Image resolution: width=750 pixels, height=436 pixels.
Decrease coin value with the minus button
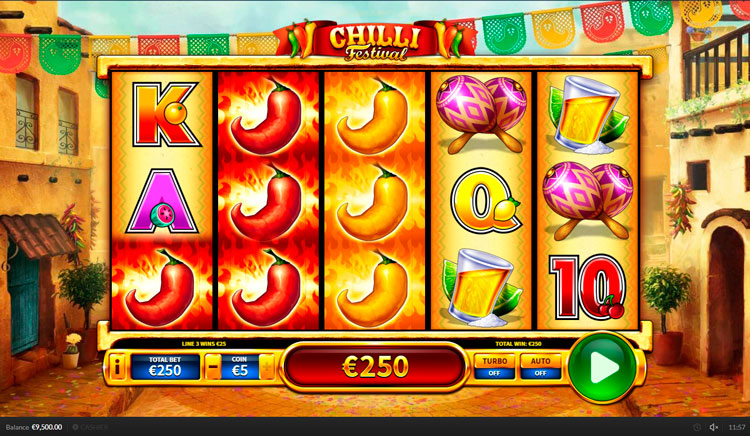(x=213, y=367)
